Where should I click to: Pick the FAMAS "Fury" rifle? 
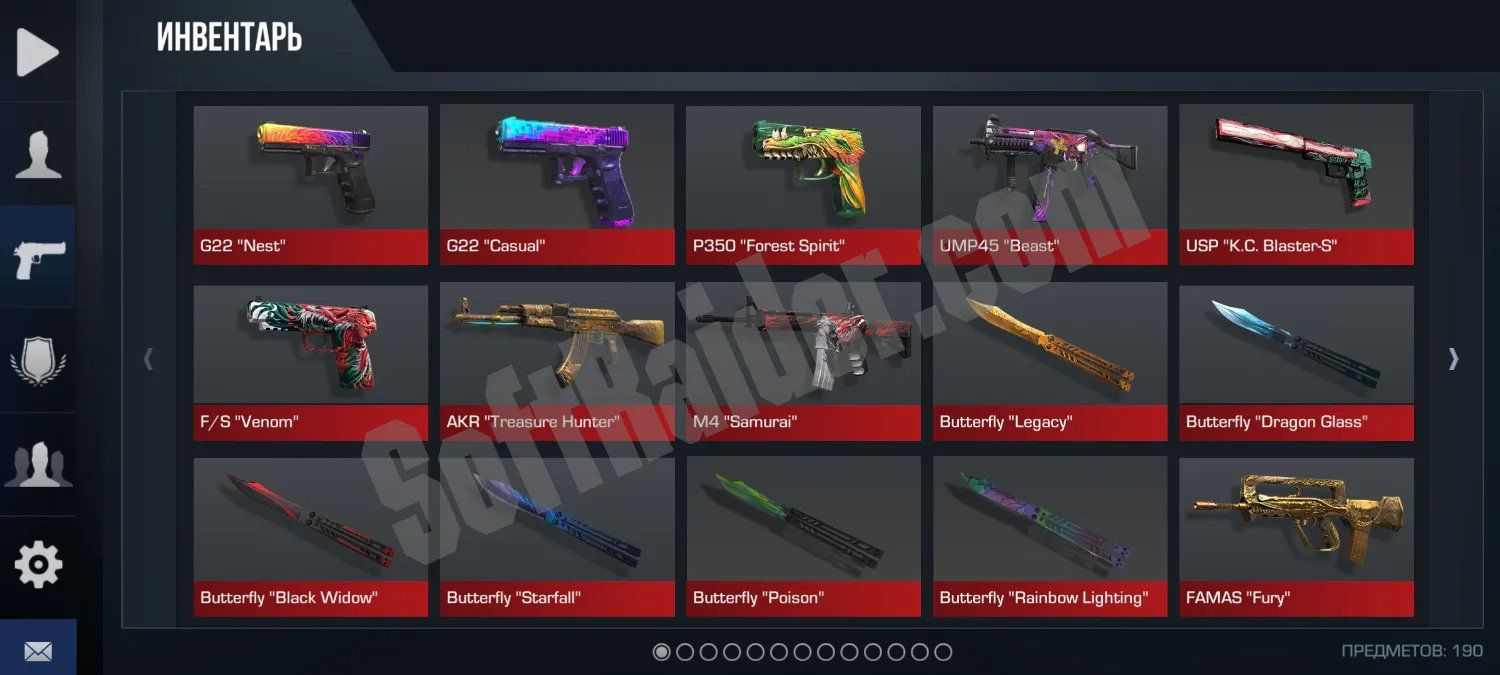tap(1296, 537)
